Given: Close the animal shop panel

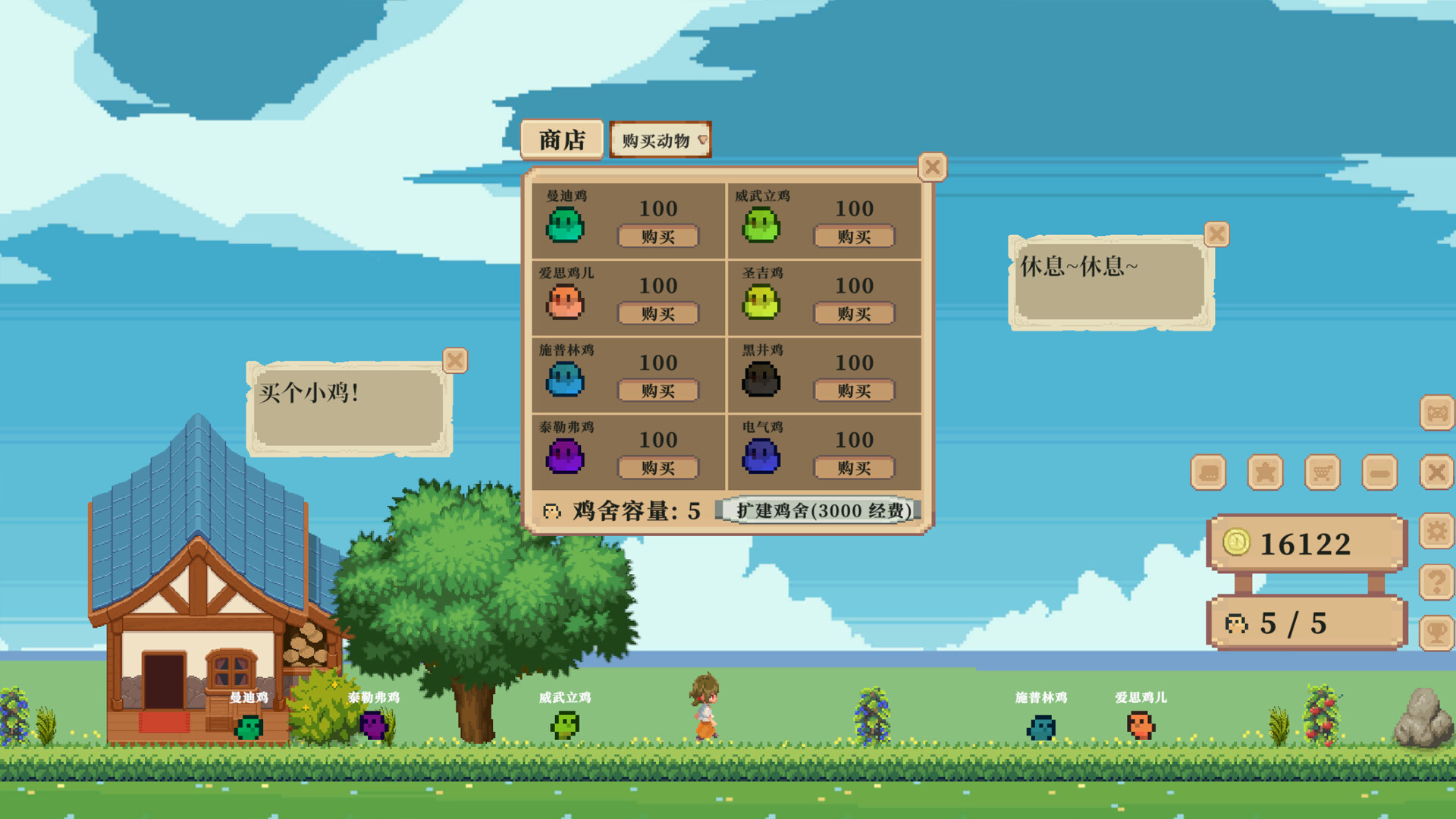Looking at the screenshot, I should [933, 168].
